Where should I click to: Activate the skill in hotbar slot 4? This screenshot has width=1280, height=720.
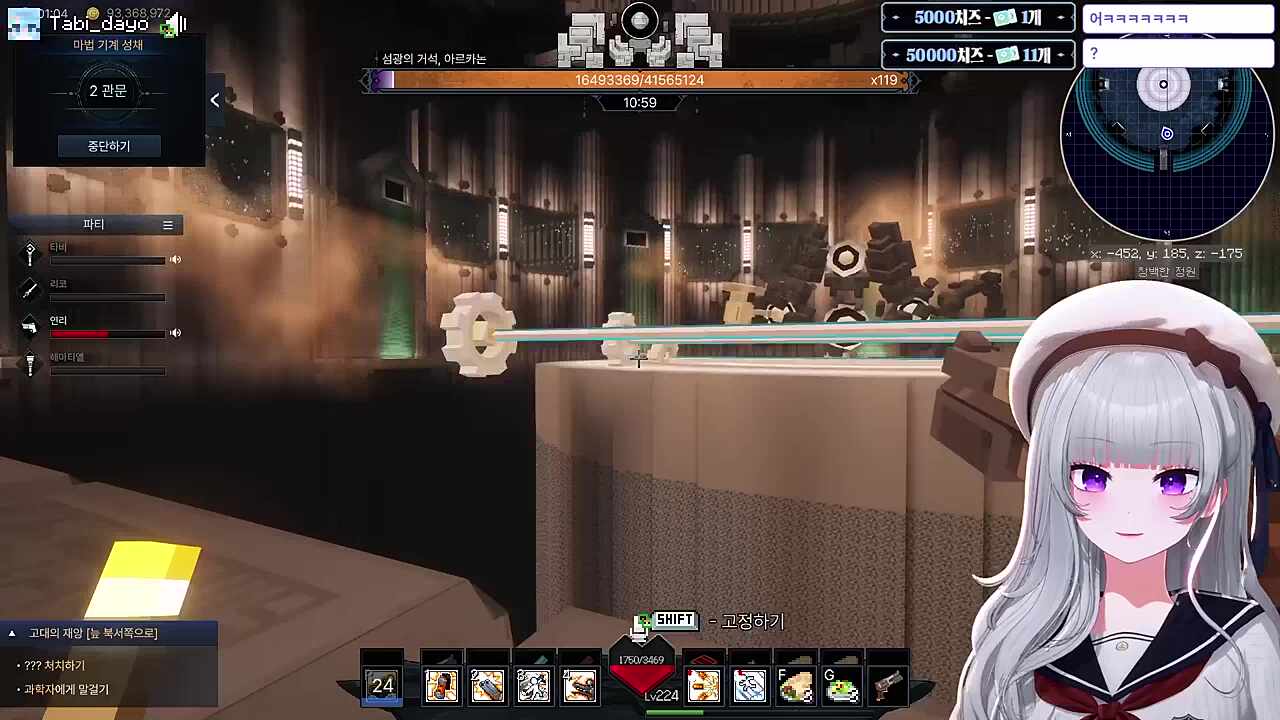tap(579, 686)
